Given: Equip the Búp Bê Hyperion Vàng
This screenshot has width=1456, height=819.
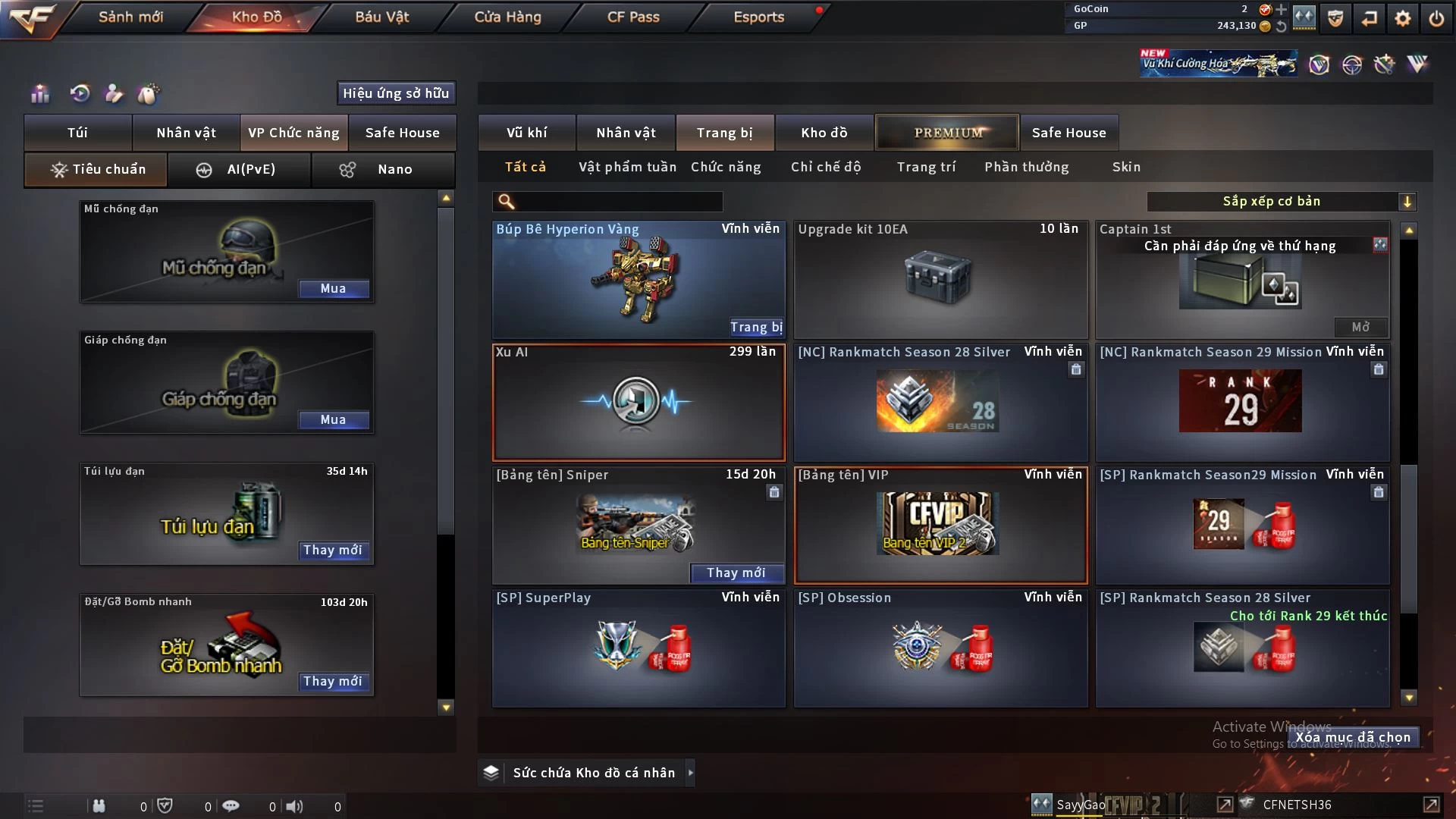Looking at the screenshot, I should point(756,328).
